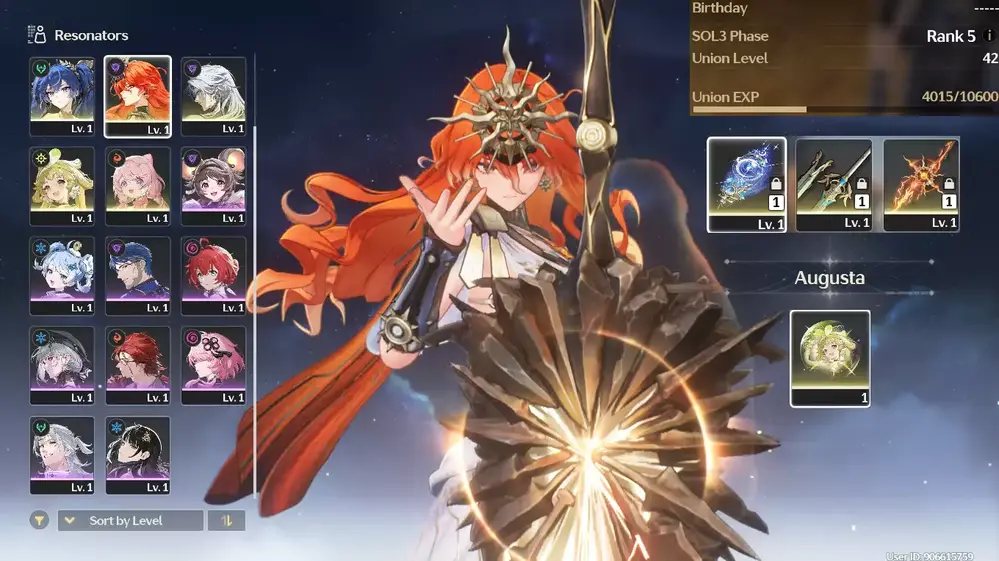Toggle the sort order arrows button
Image resolution: width=999 pixels, height=561 pixels.
[226, 521]
